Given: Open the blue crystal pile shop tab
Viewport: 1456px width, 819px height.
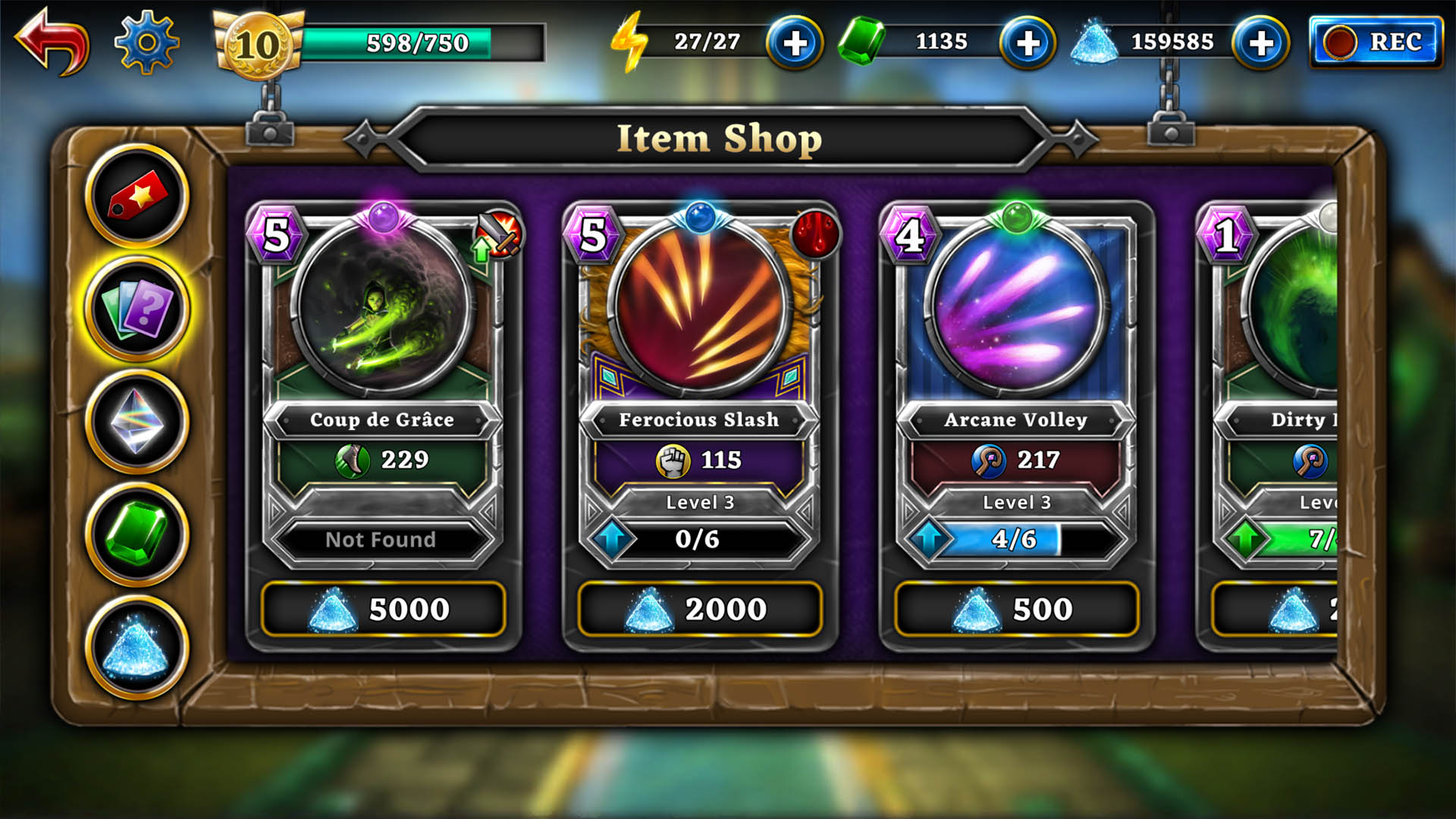Looking at the screenshot, I should [x=137, y=648].
